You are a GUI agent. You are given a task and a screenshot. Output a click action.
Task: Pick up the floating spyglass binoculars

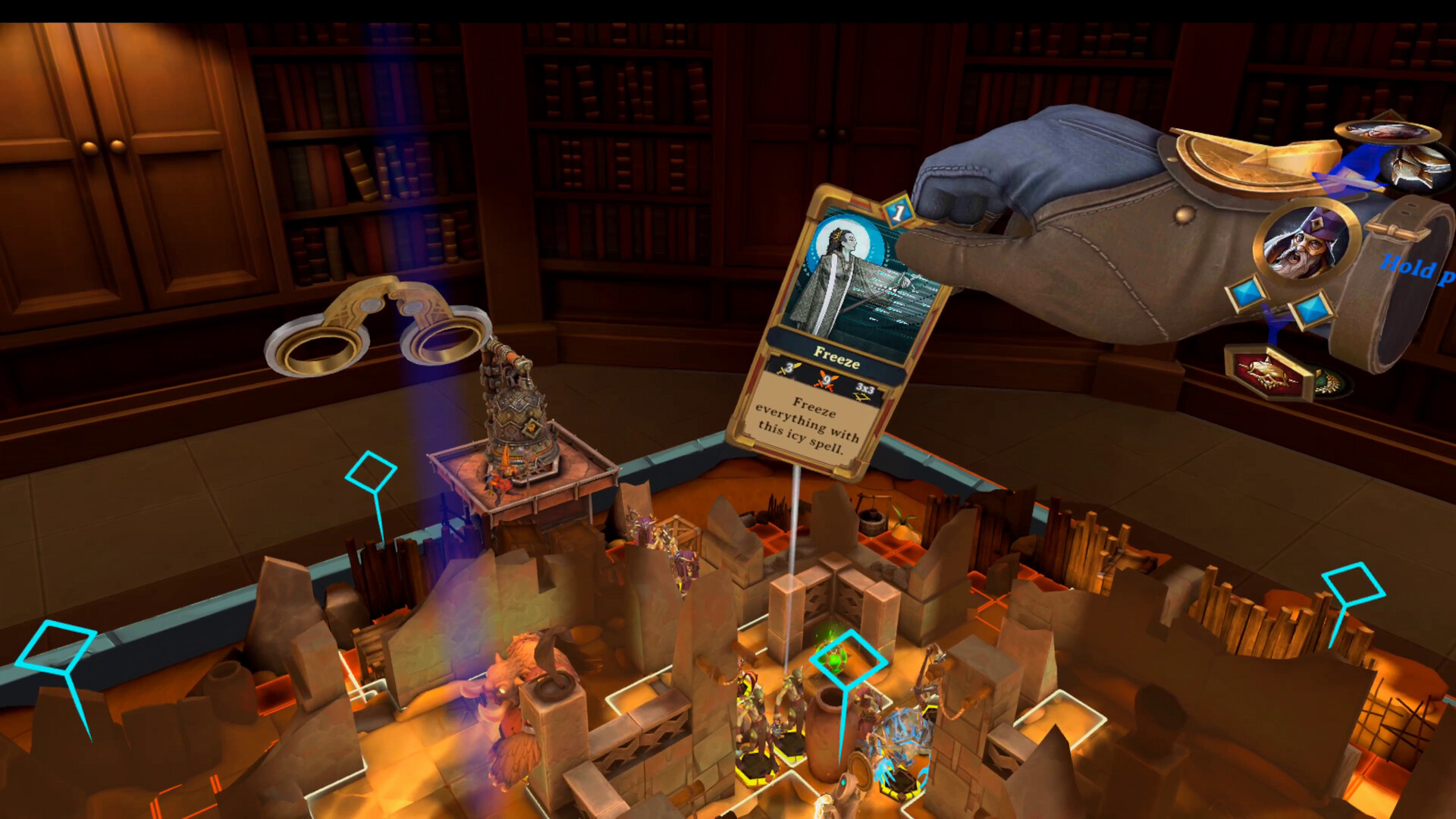pos(375,330)
